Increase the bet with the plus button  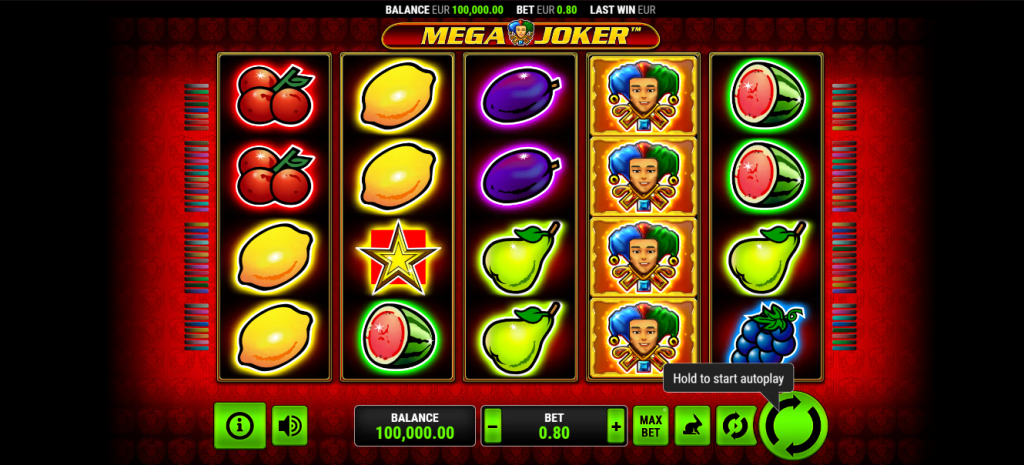tap(615, 426)
